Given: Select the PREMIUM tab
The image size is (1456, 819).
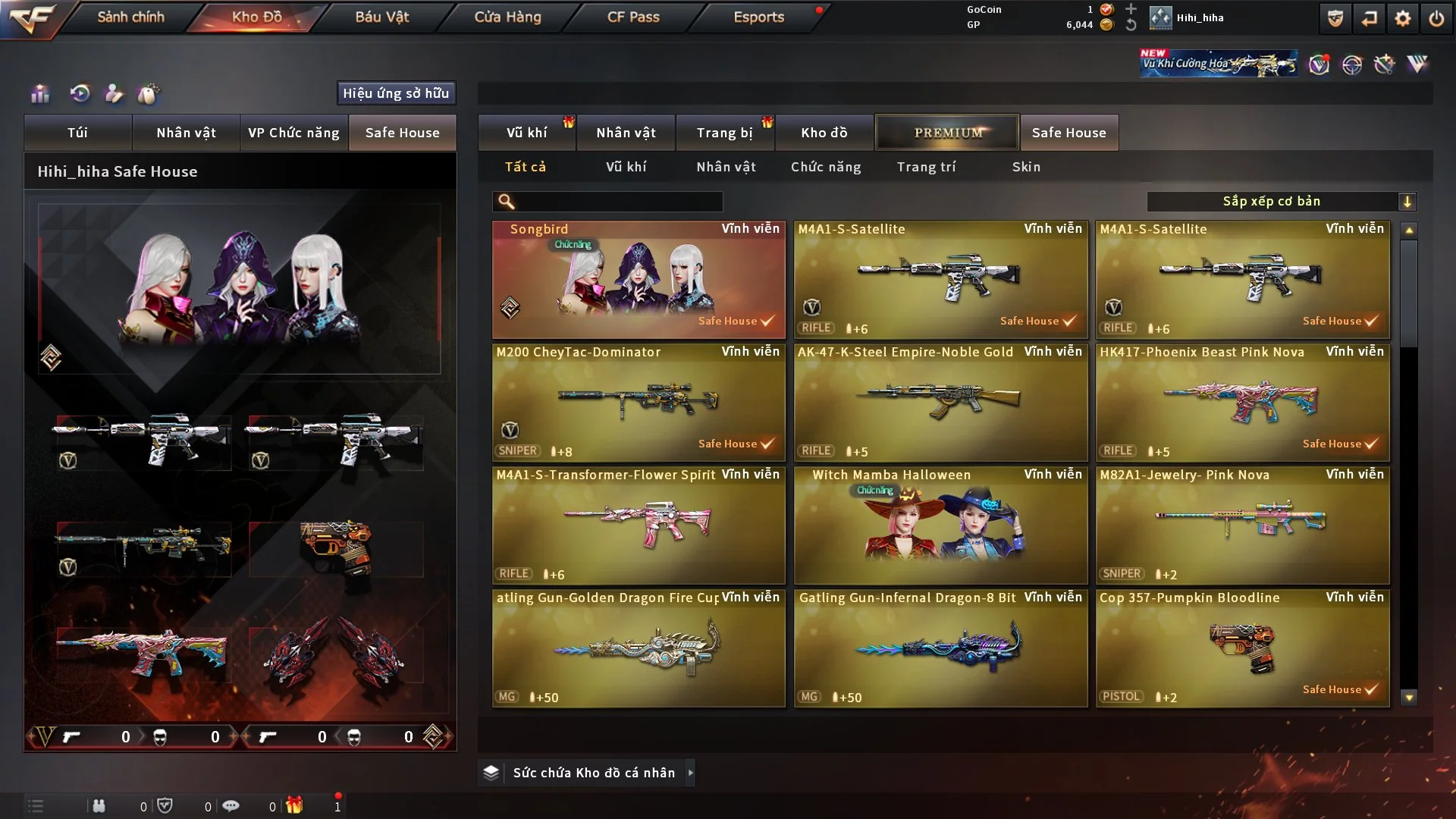Looking at the screenshot, I should tap(947, 133).
